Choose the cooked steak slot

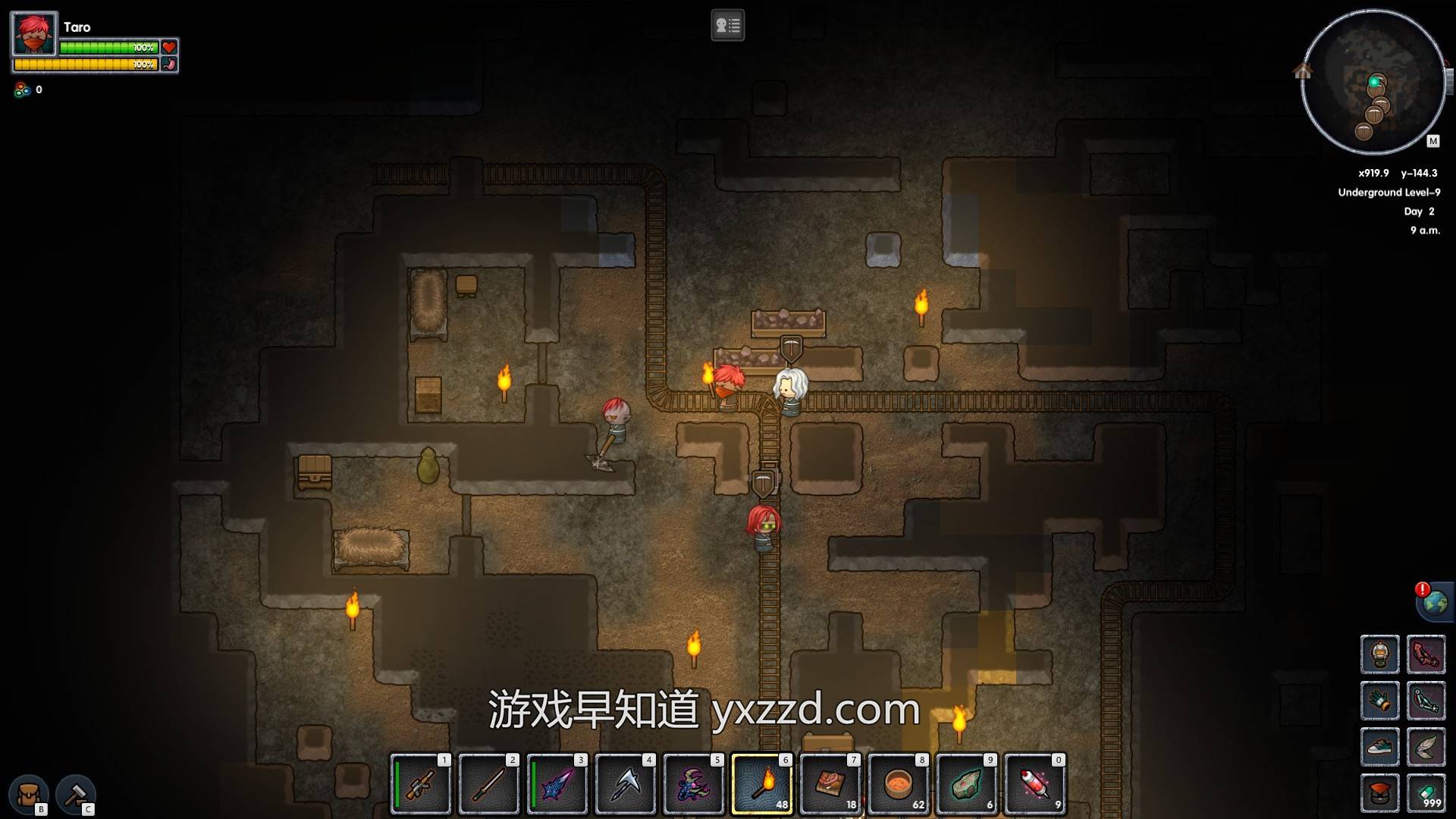pyautogui.click(x=830, y=784)
